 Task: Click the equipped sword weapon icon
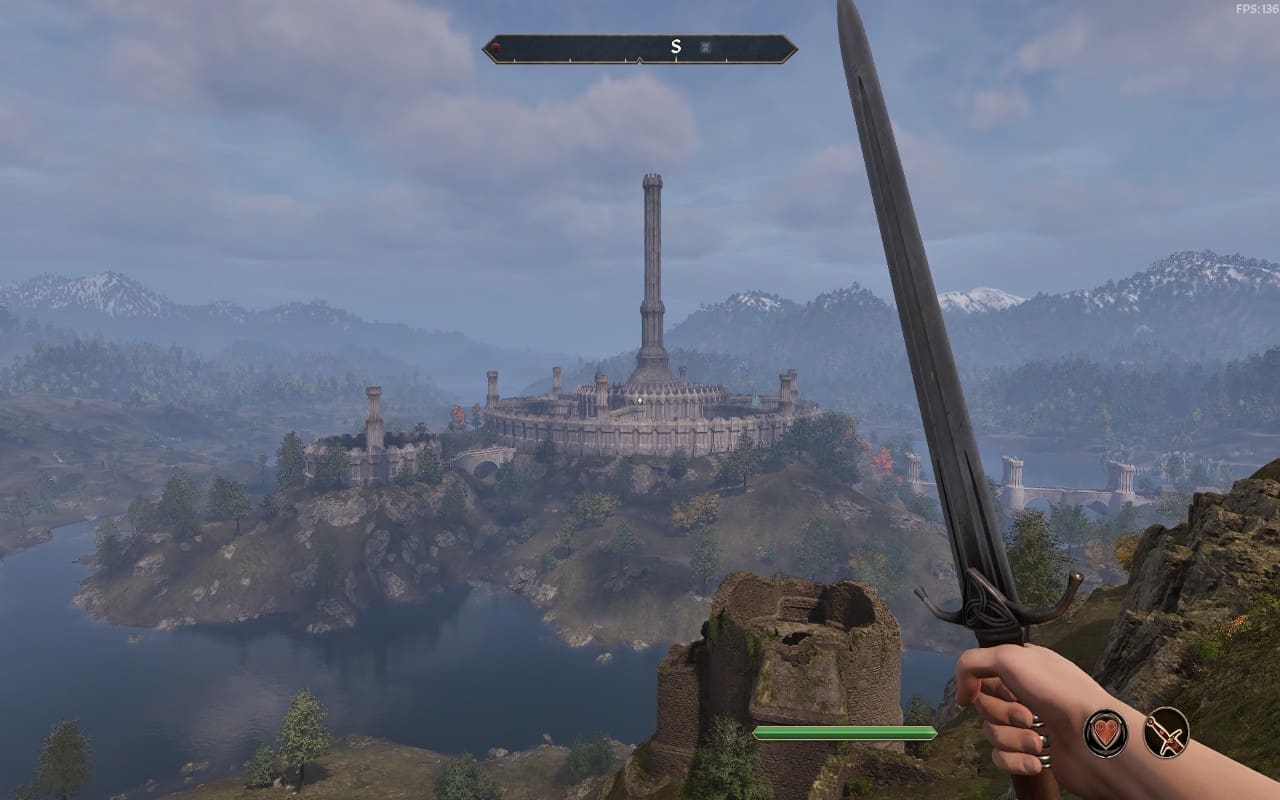point(1166,732)
